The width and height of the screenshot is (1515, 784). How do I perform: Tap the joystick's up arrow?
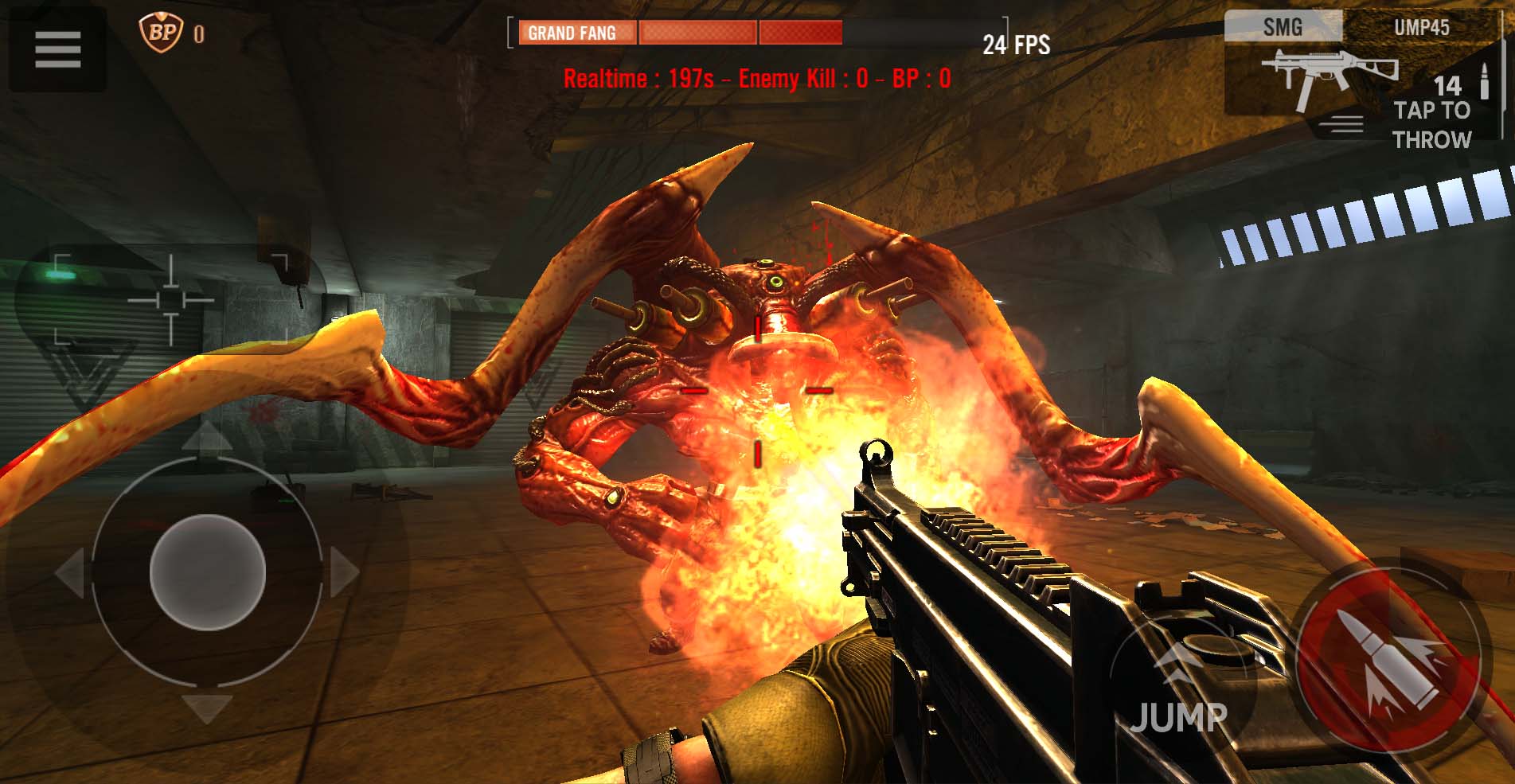pyautogui.click(x=207, y=437)
